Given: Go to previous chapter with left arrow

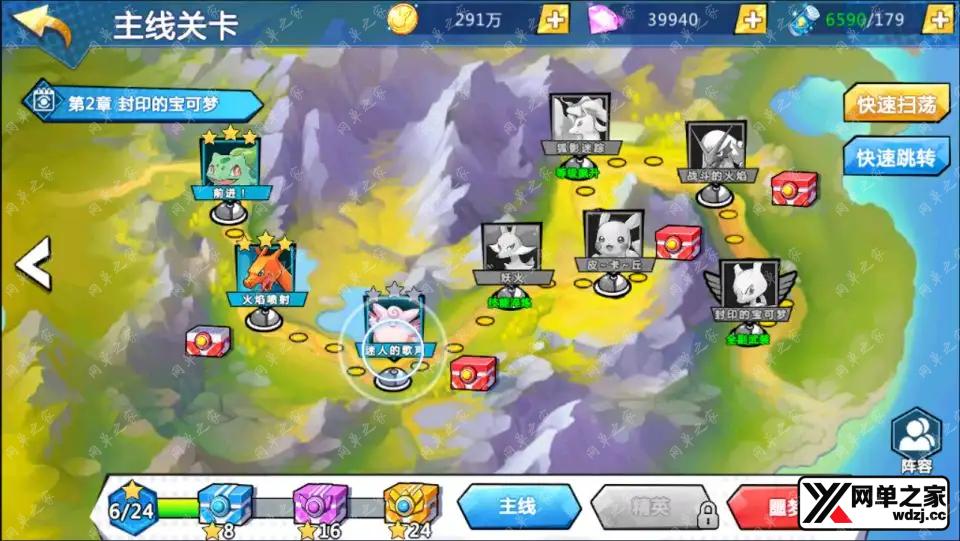Looking at the screenshot, I should coord(34,264).
